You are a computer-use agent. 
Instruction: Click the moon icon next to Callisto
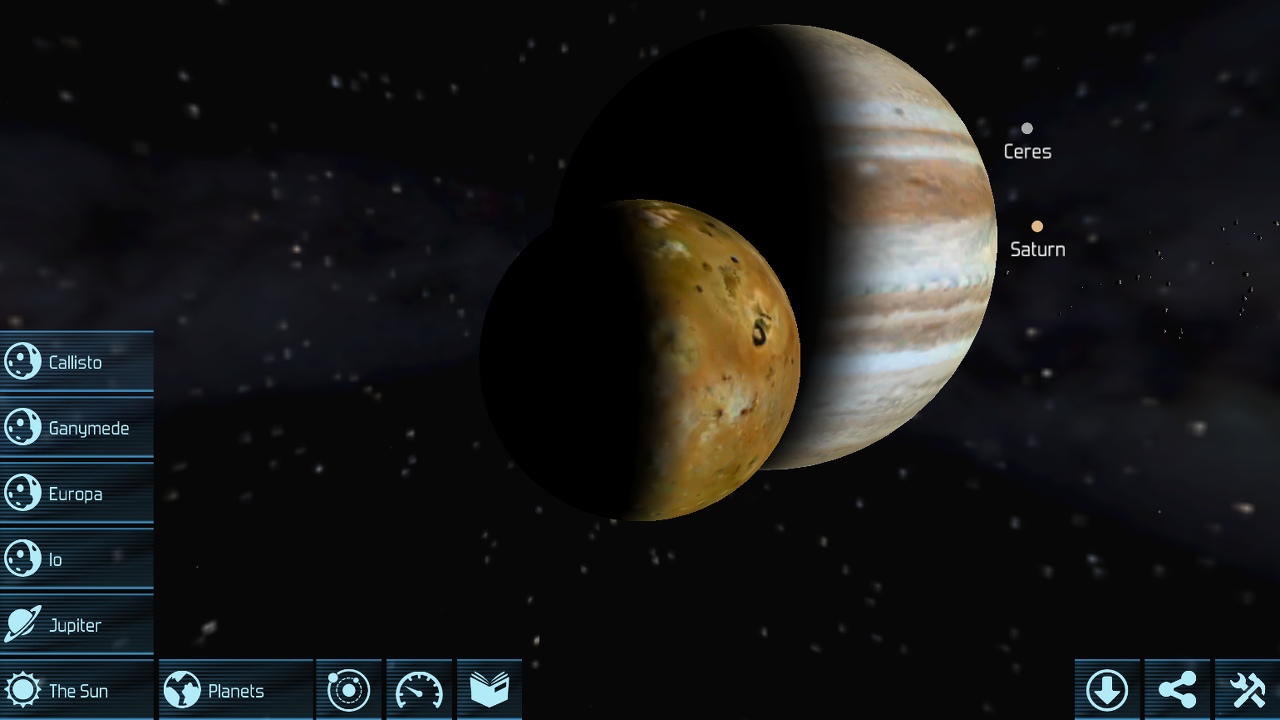click(21, 361)
